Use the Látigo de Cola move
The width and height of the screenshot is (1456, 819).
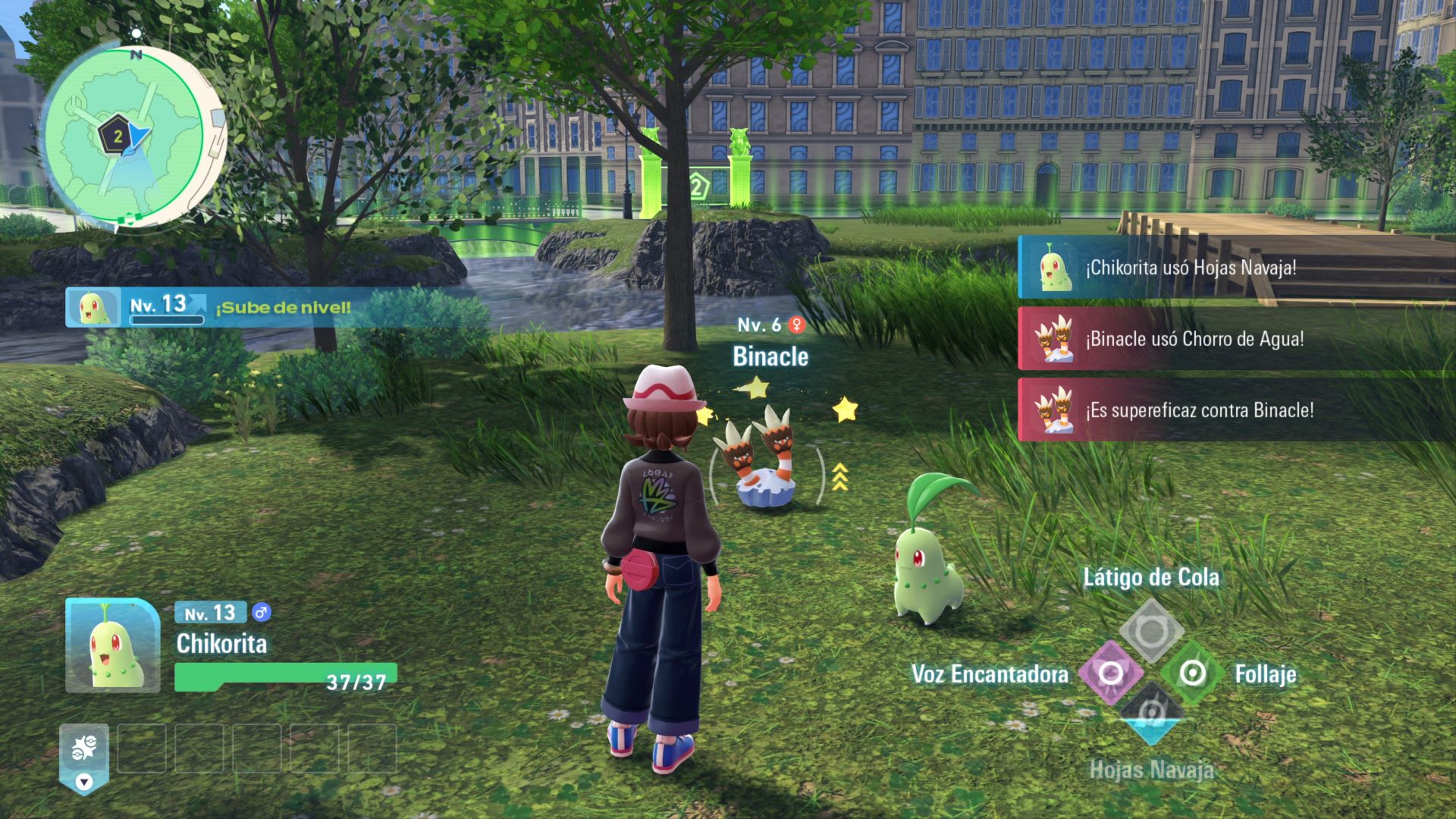point(1151,629)
